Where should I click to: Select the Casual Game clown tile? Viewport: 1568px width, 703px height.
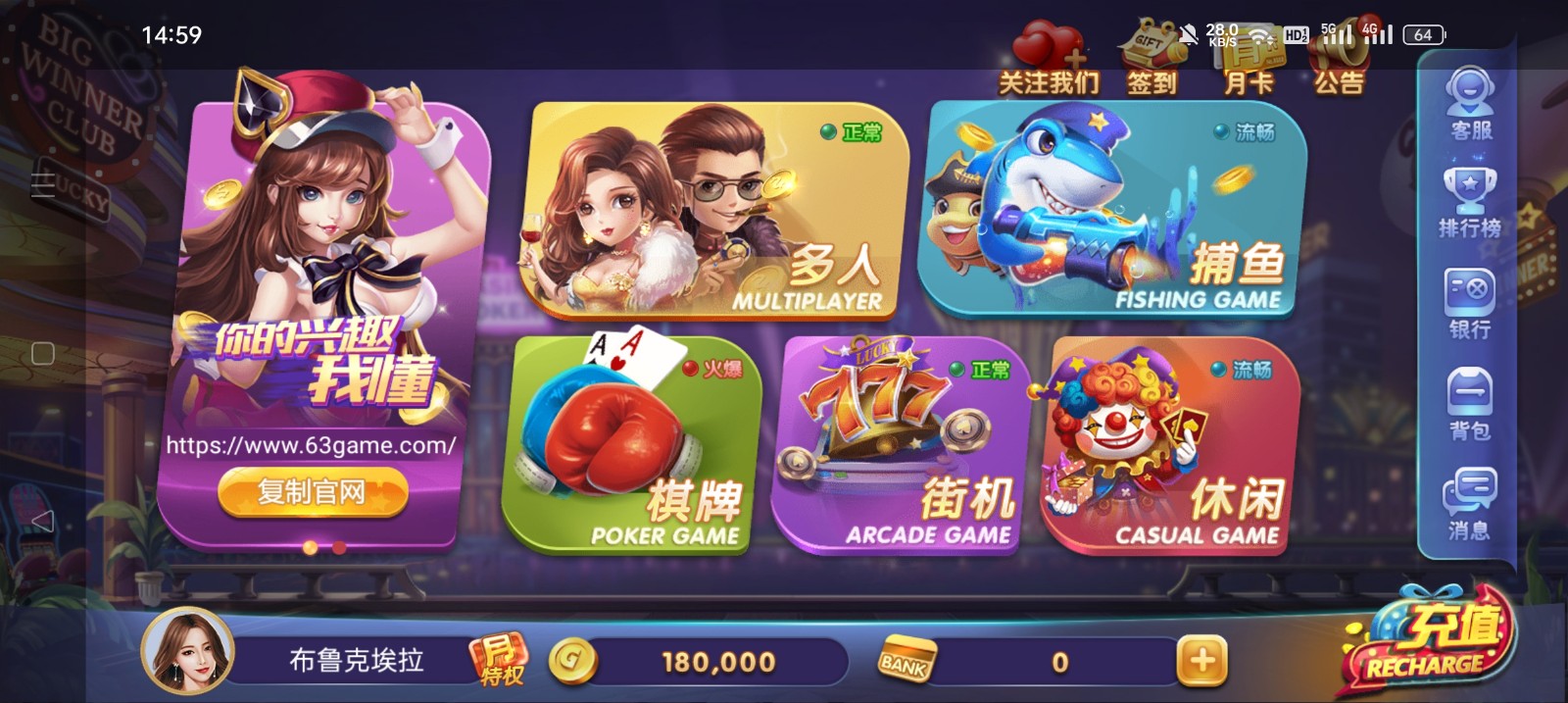[x=1171, y=446]
